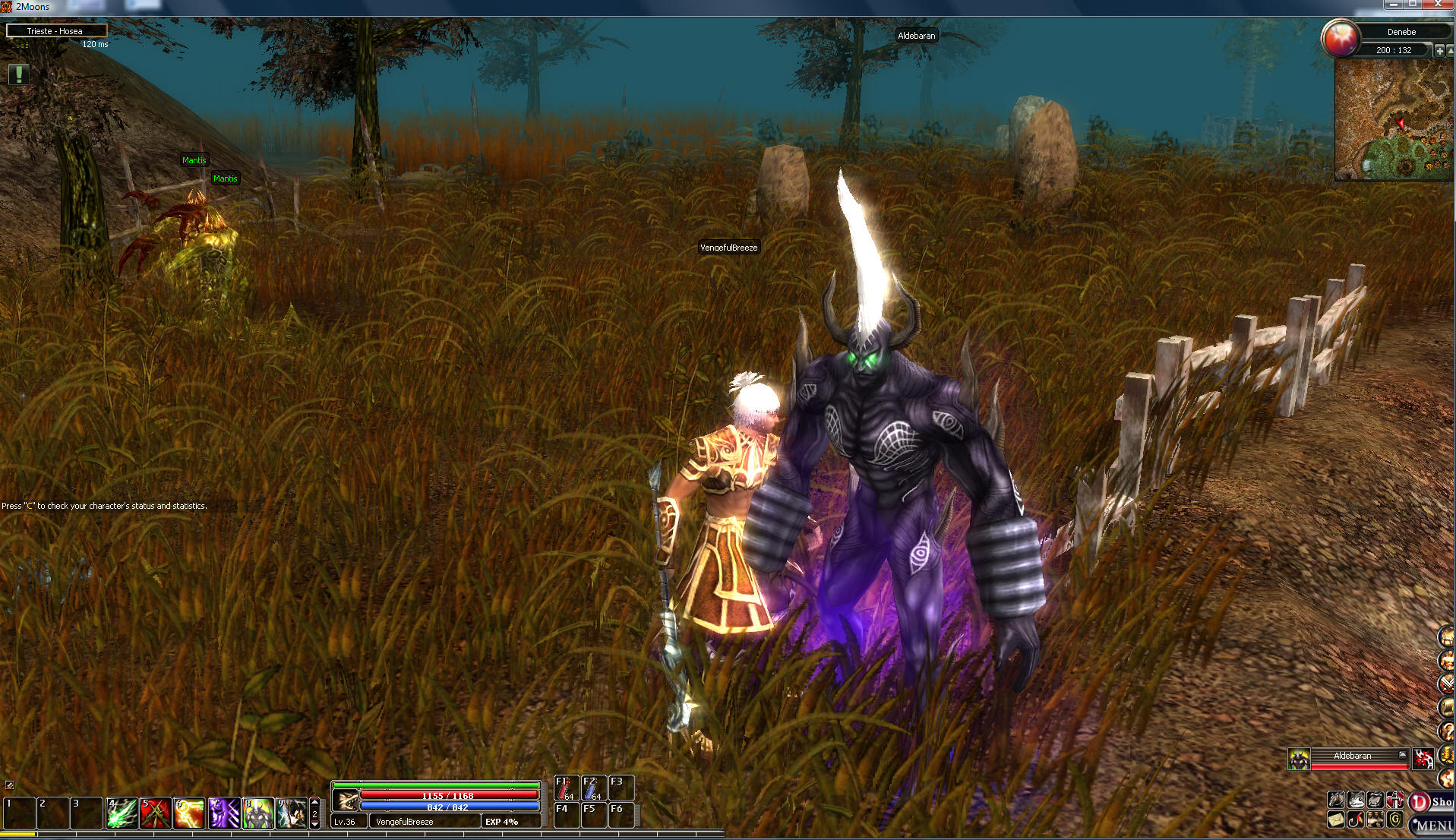
Task: Open the mail envelope icon
Action: coord(1335,819)
